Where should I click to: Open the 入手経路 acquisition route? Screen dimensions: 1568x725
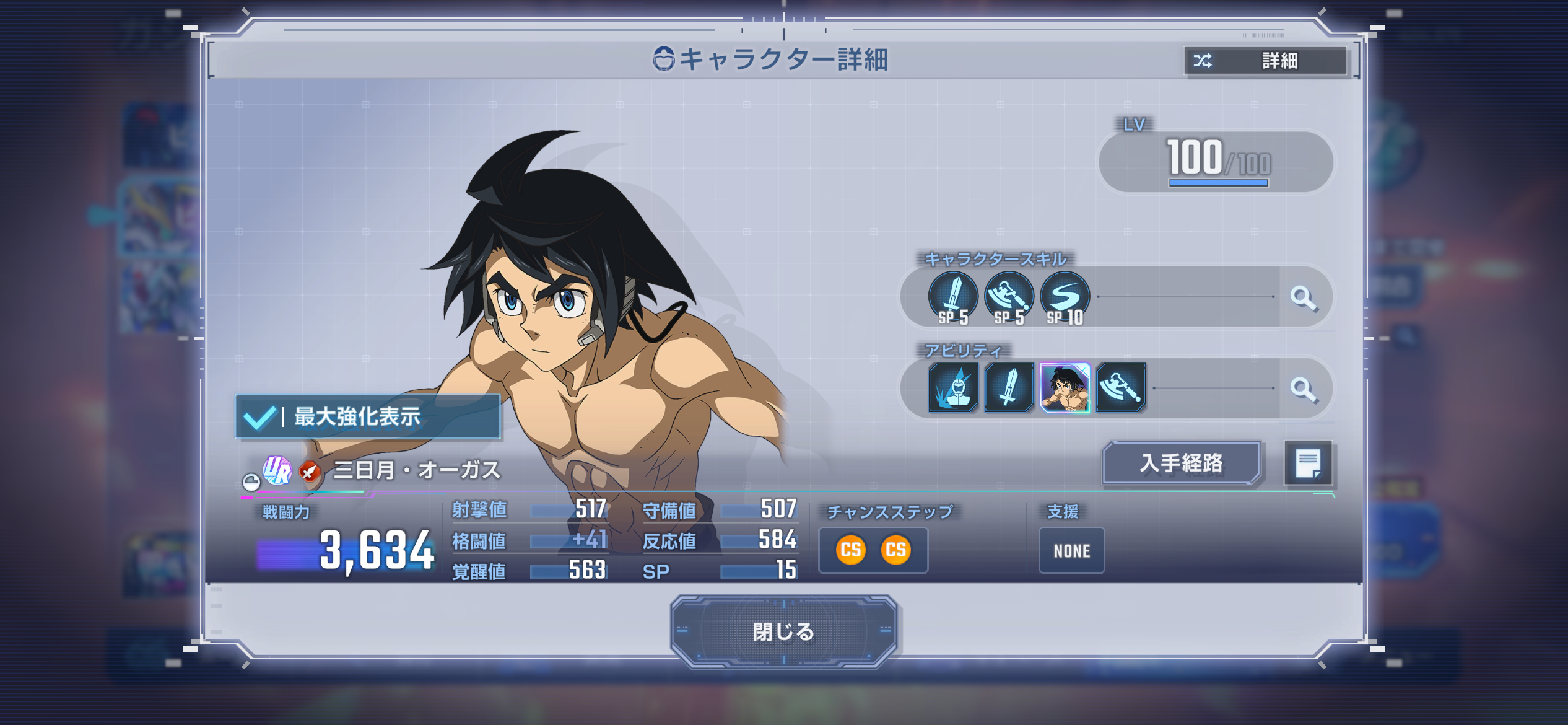click(1181, 463)
